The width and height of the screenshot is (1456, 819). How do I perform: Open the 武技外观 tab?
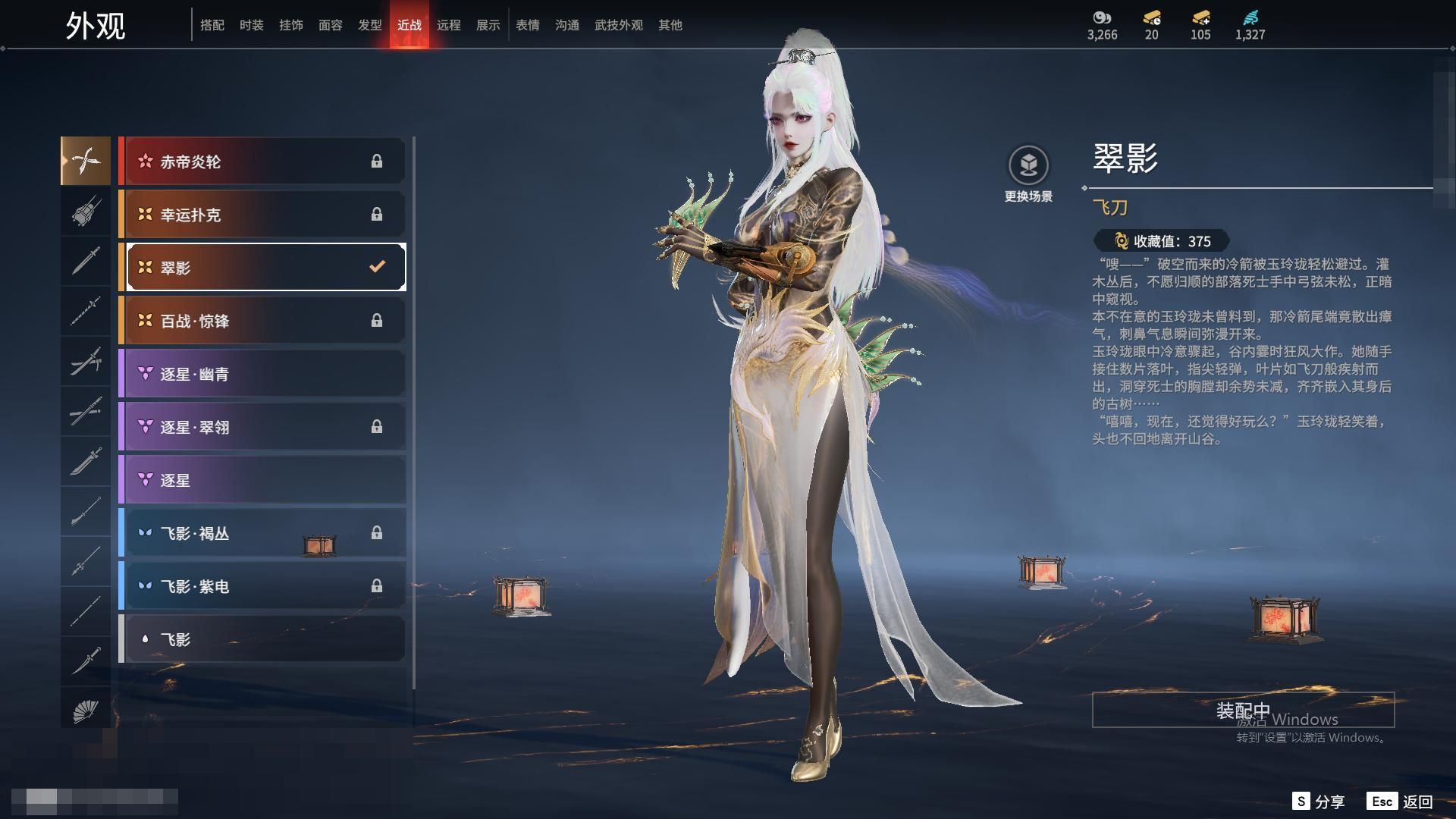619,25
